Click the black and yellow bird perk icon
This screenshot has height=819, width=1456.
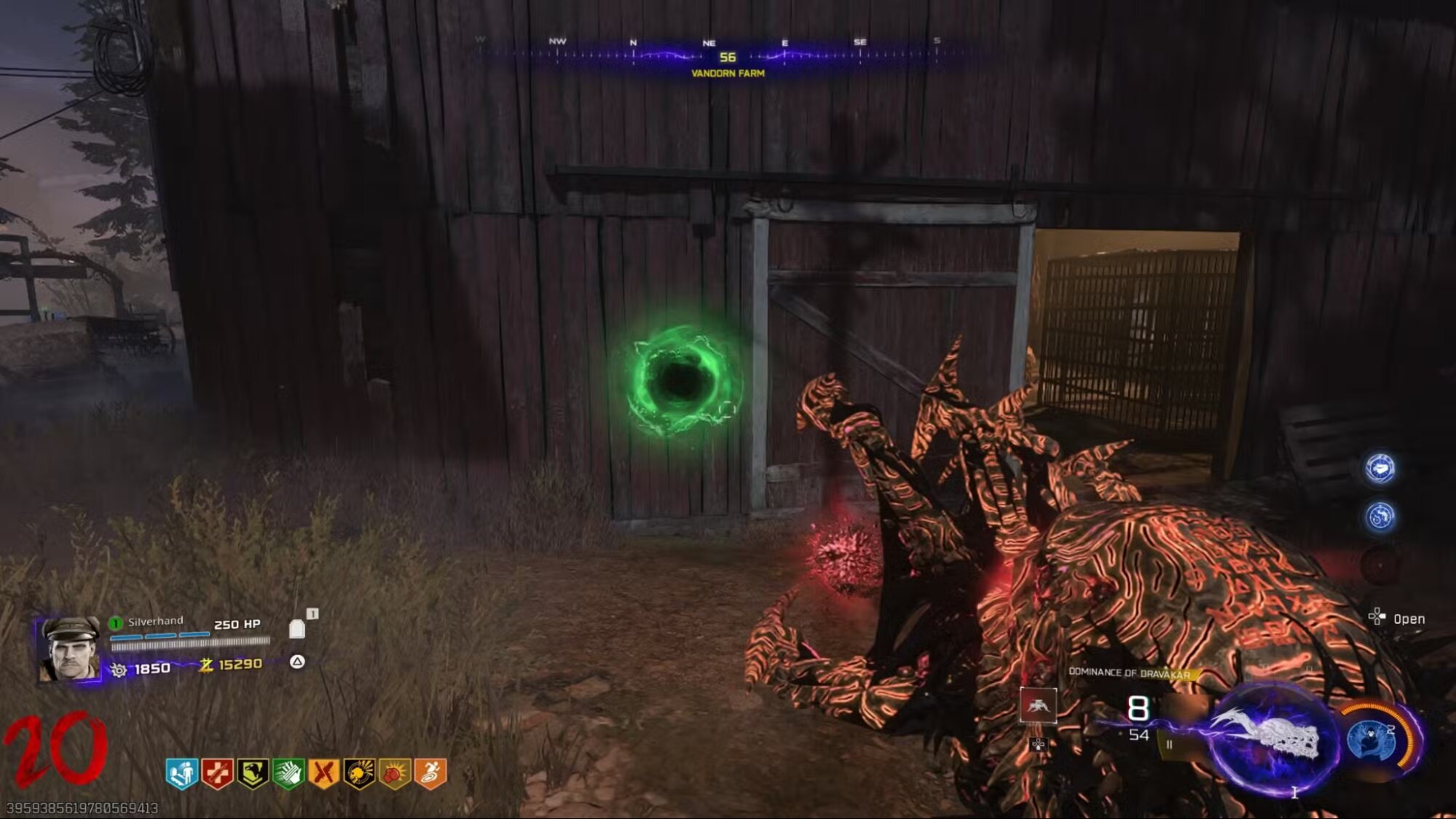[x=253, y=773]
